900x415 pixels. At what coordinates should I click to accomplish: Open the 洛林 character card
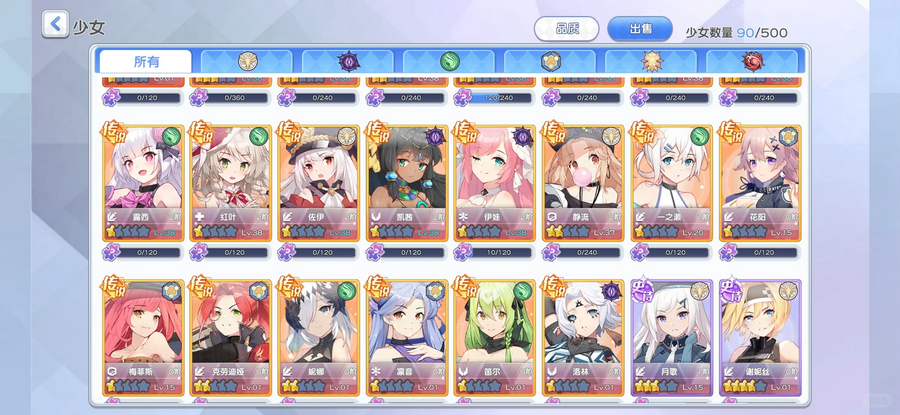(584, 335)
